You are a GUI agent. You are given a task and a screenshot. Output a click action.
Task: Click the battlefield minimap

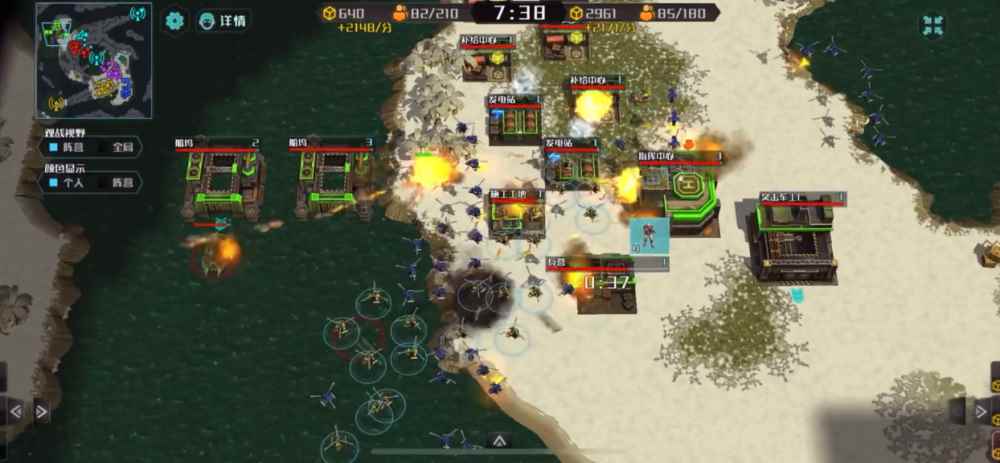[x=94, y=60]
